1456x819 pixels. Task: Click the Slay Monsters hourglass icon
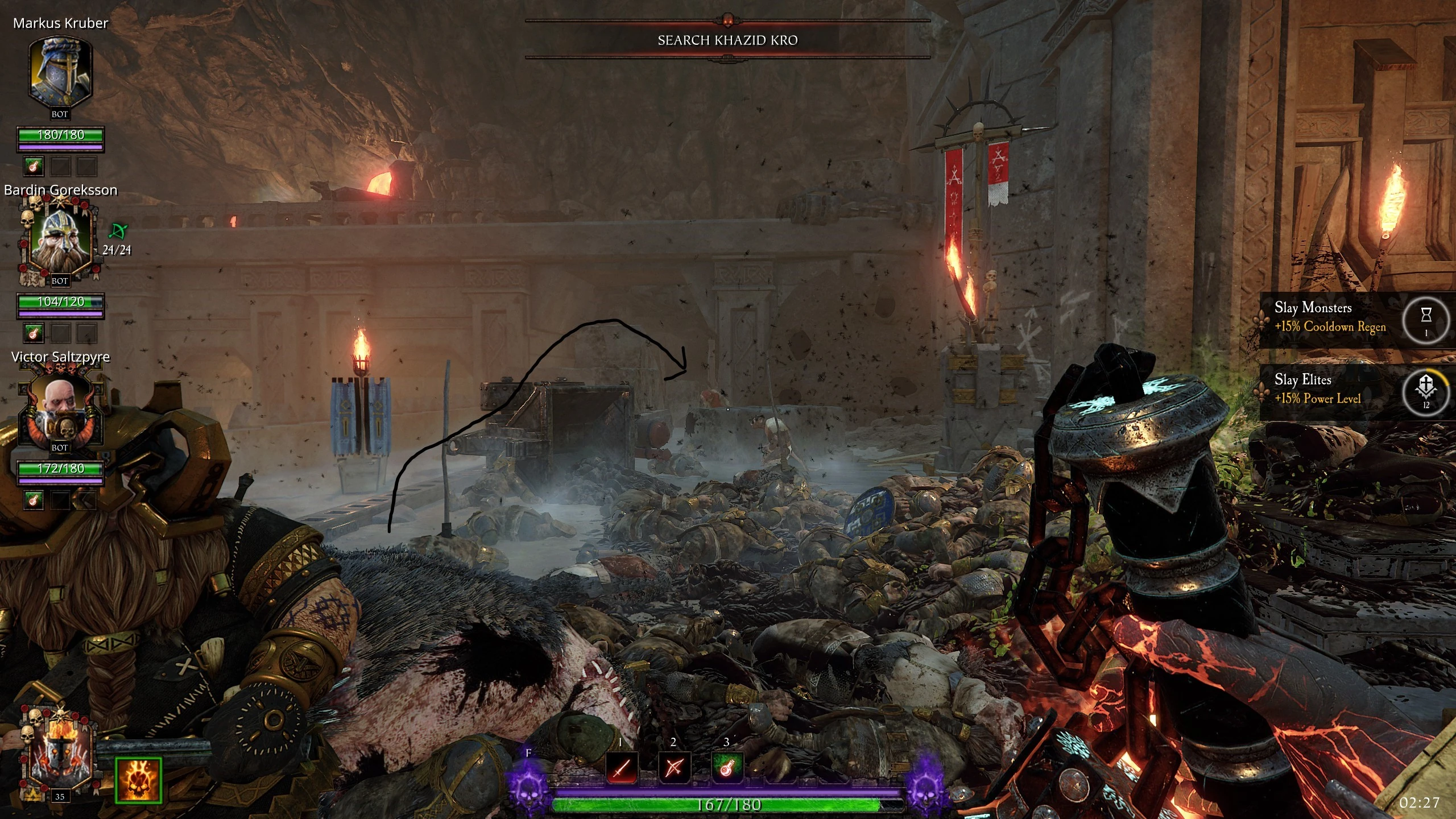tap(1426, 318)
